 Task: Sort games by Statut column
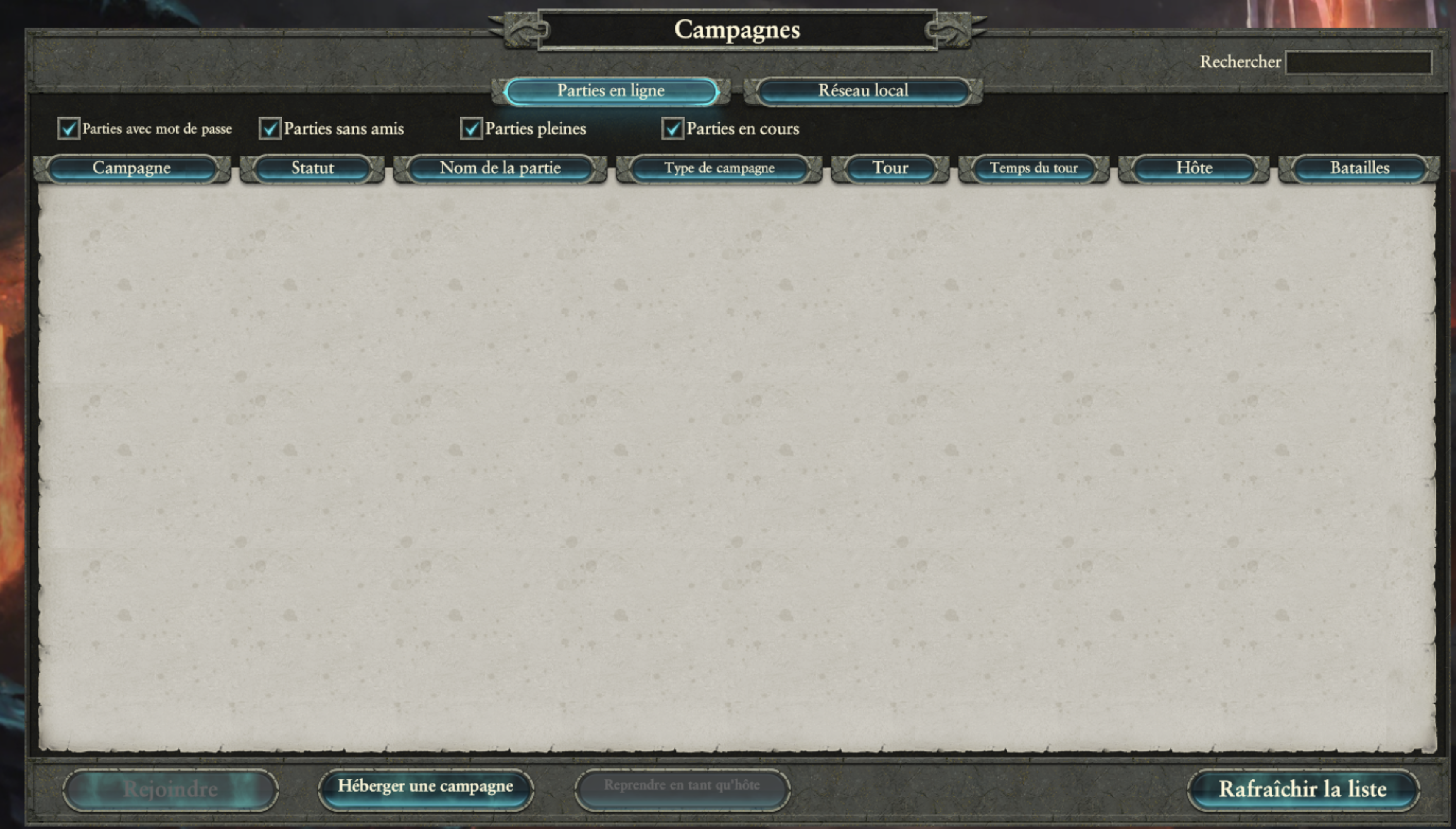(x=312, y=169)
